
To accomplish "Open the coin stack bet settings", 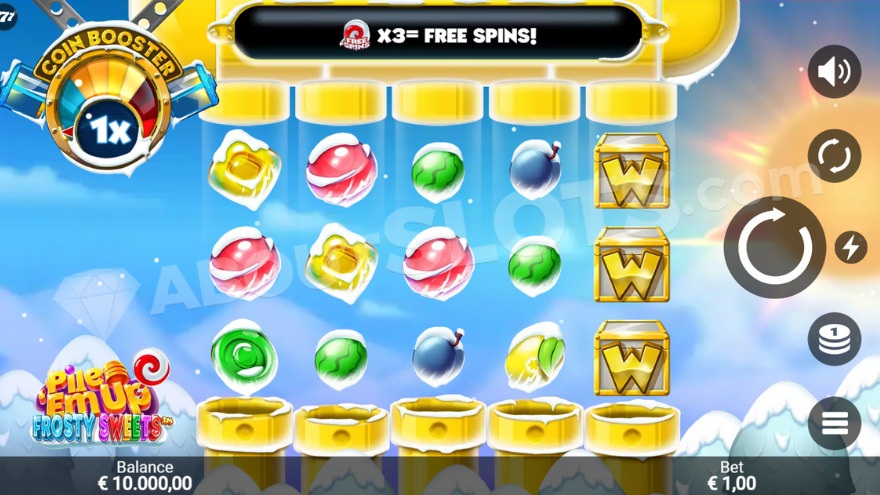I will pos(834,339).
